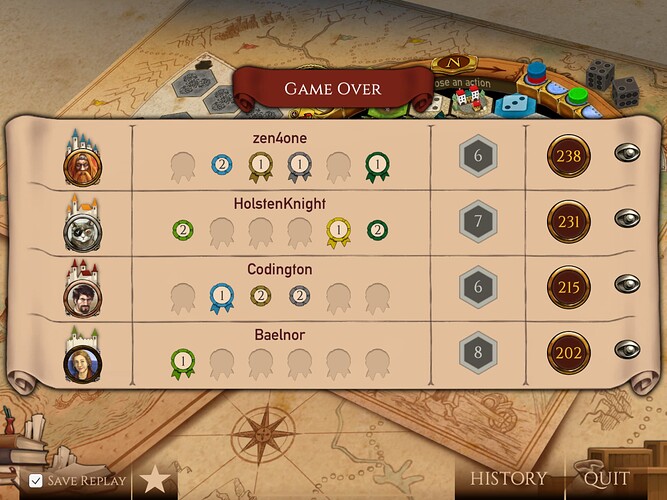View zen4one's board with the eye icon

pyautogui.click(x=627, y=155)
